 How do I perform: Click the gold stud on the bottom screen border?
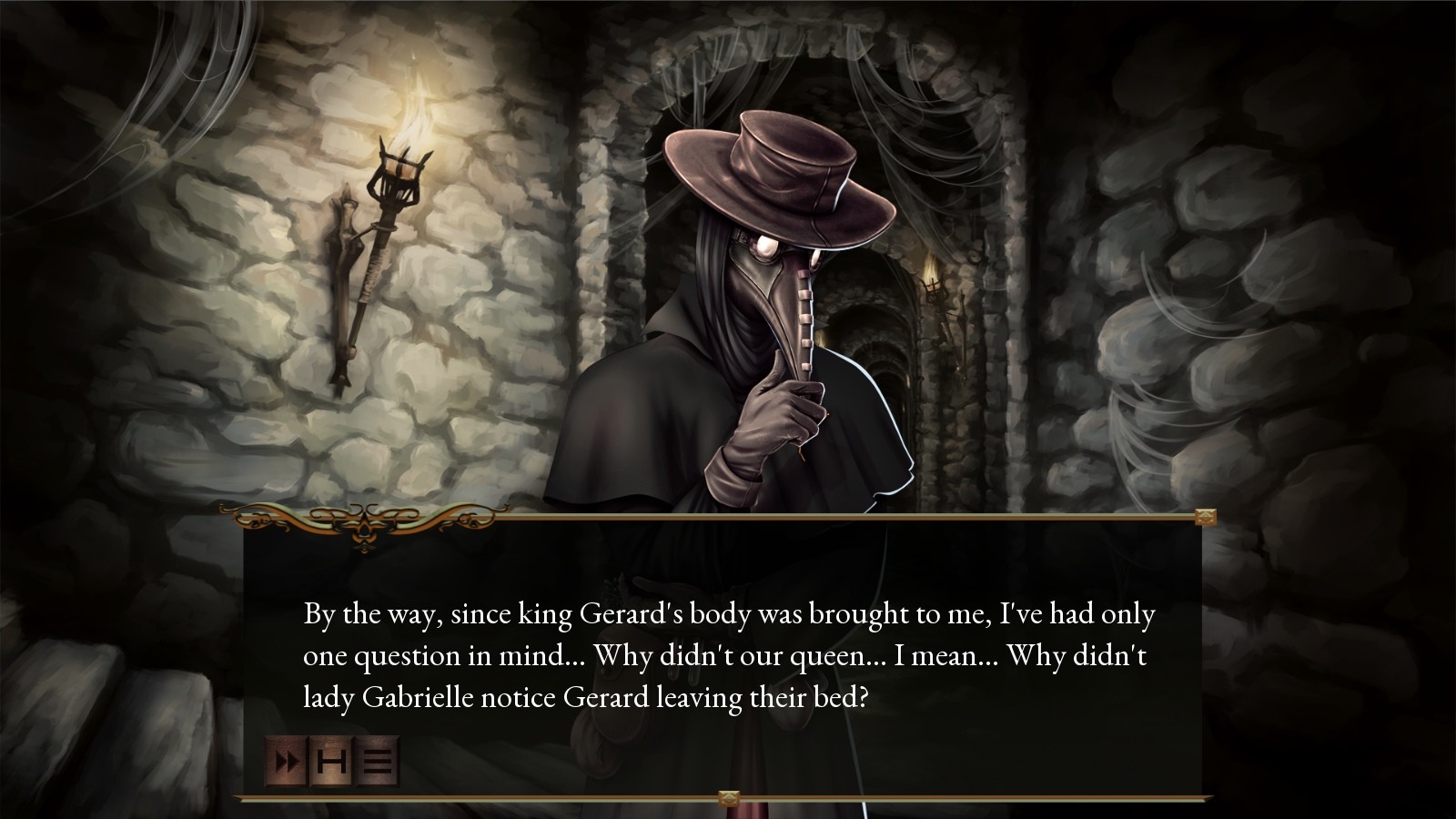pos(728,796)
